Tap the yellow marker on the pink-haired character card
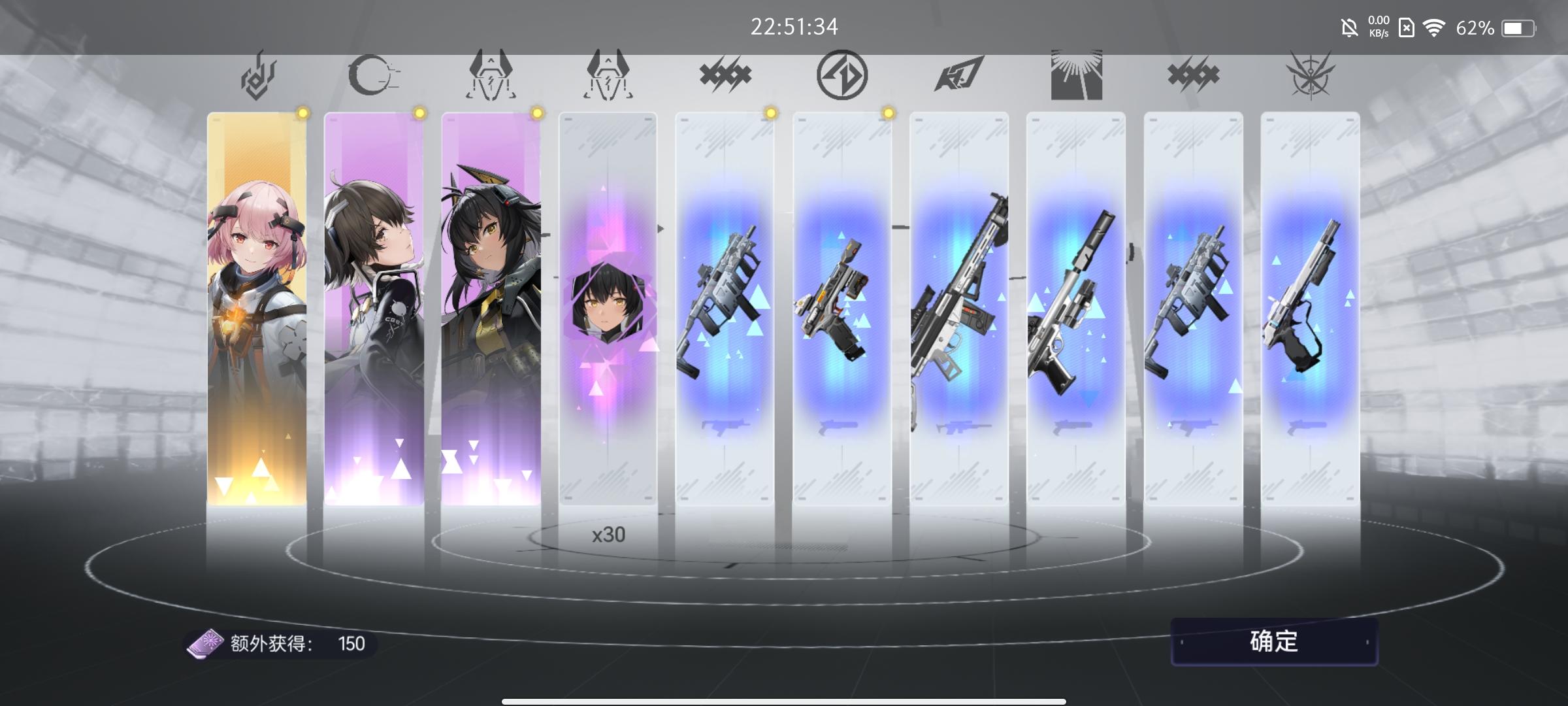The width and height of the screenshot is (1568, 706). tap(302, 113)
